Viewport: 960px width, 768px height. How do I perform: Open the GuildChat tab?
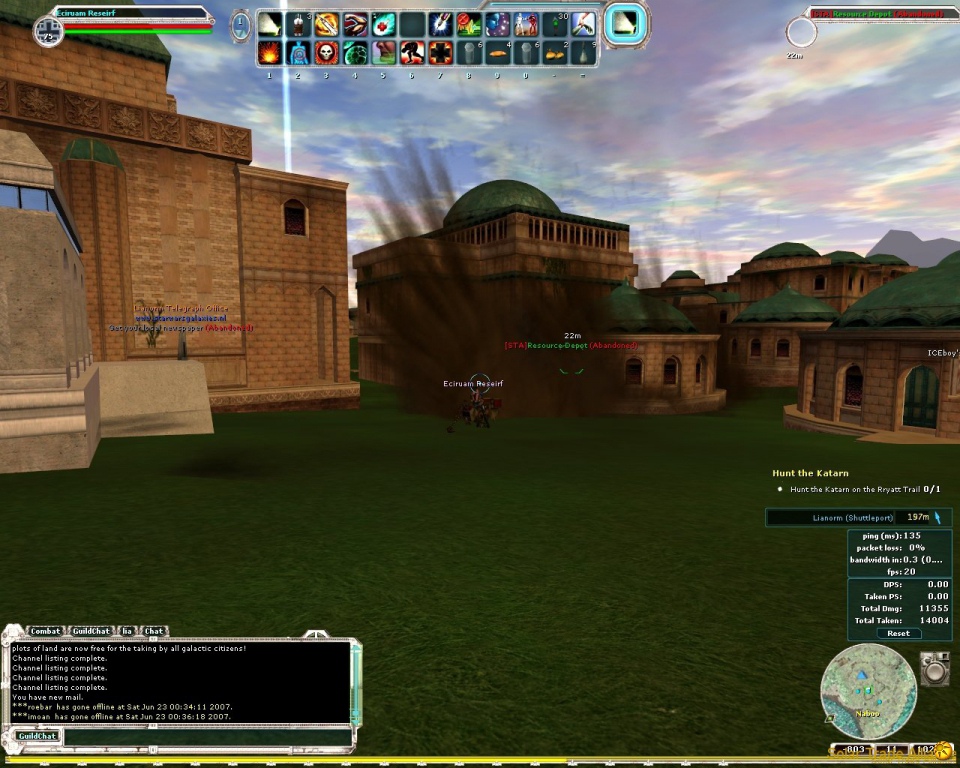(x=91, y=631)
